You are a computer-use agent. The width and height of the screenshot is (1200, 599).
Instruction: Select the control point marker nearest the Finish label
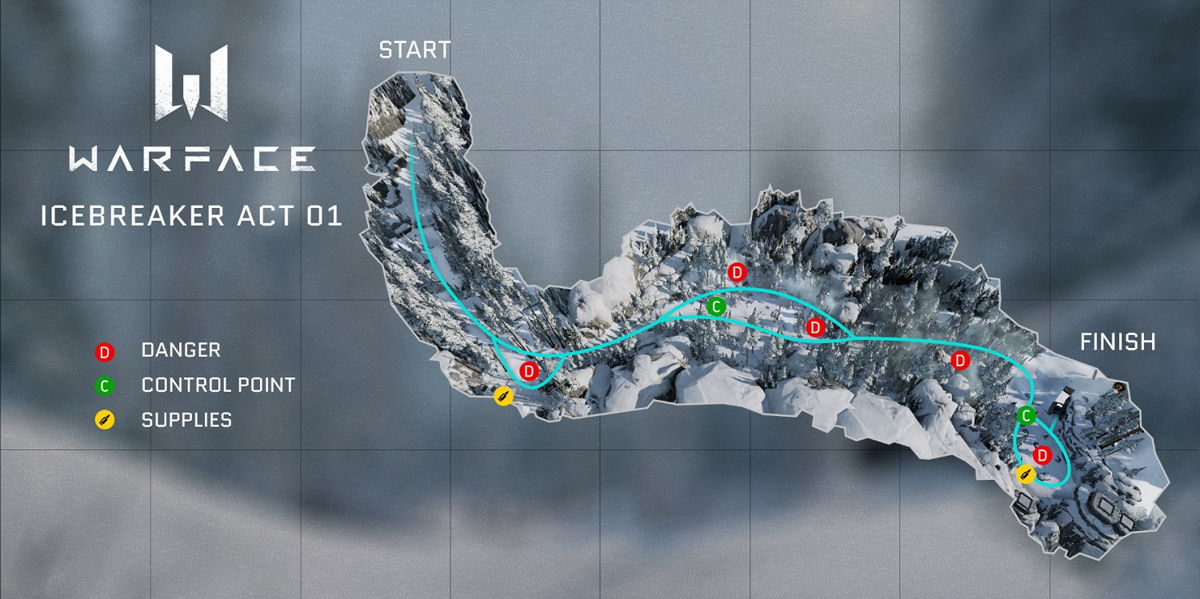click(1026, 415)
